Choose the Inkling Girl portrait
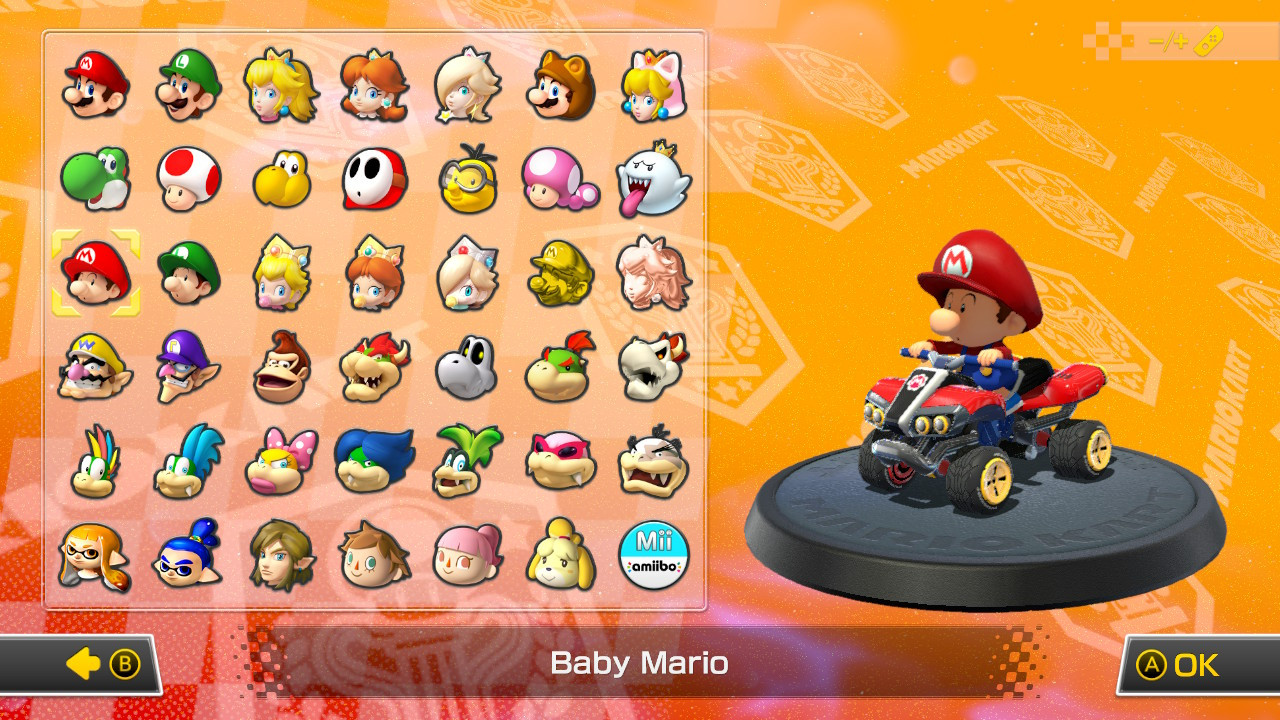 click(95, 557)
